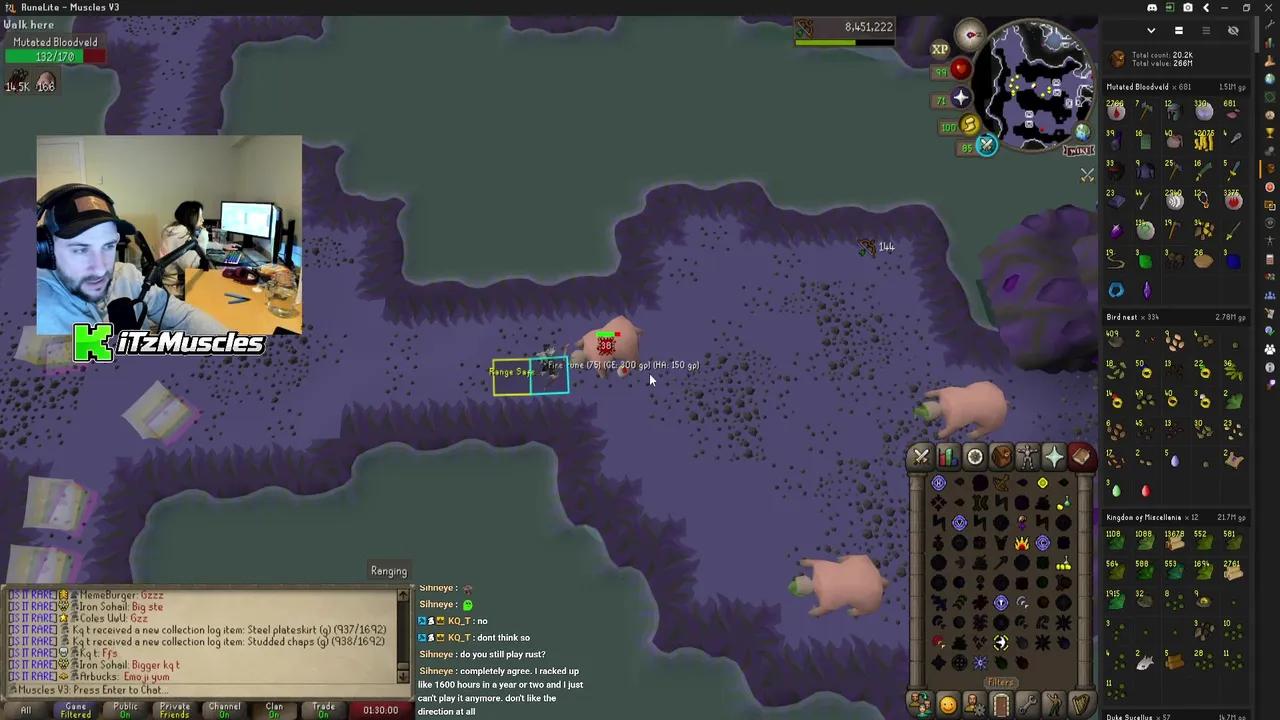The width and height of the screenshot is (1280, 720).
Task: Collapse the RuneLite sidebar with the back arrow
Action: pyautogui.click(x=1206, y=7)
